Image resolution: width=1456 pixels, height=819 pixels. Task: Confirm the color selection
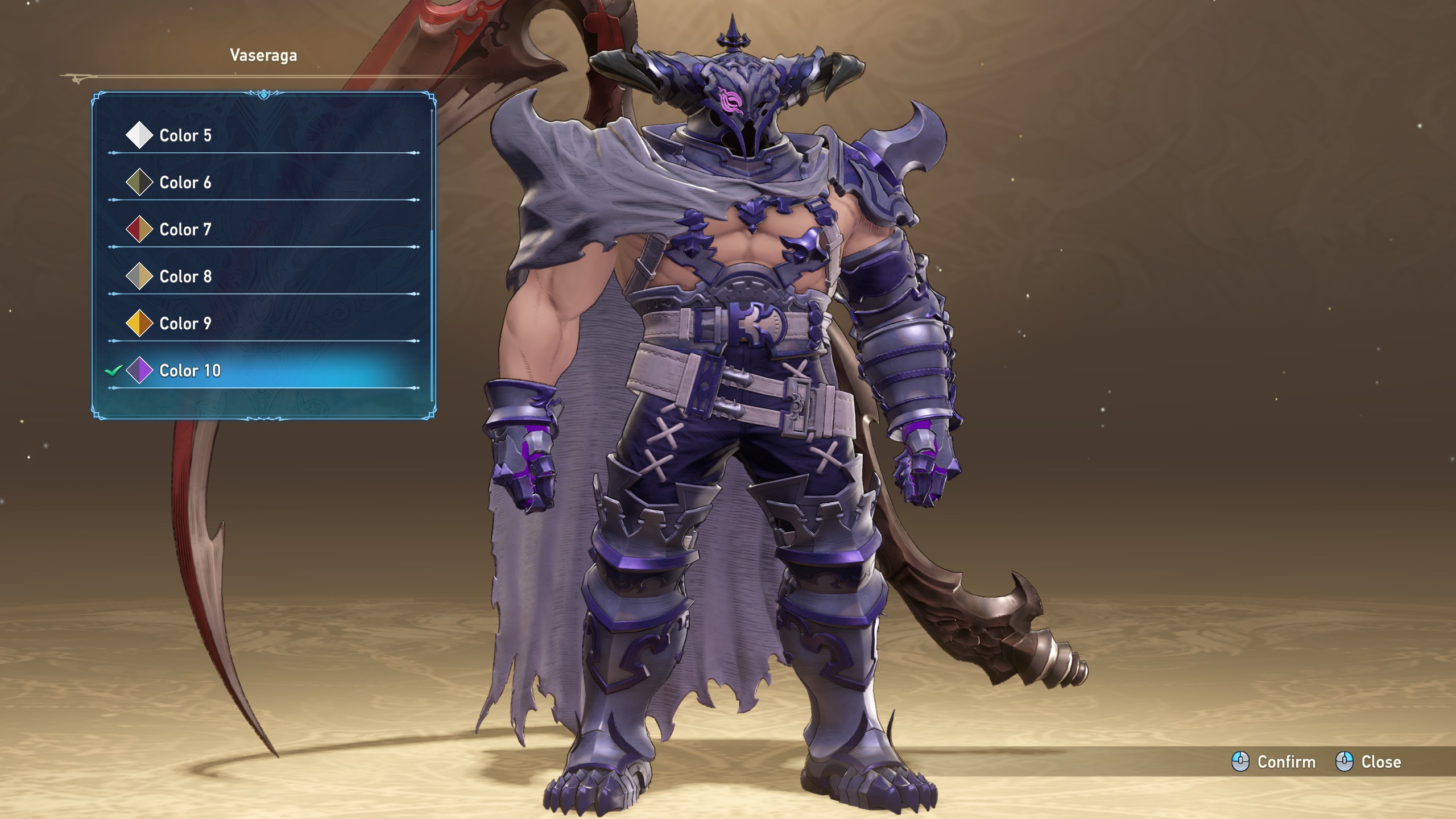(1274, 762)
